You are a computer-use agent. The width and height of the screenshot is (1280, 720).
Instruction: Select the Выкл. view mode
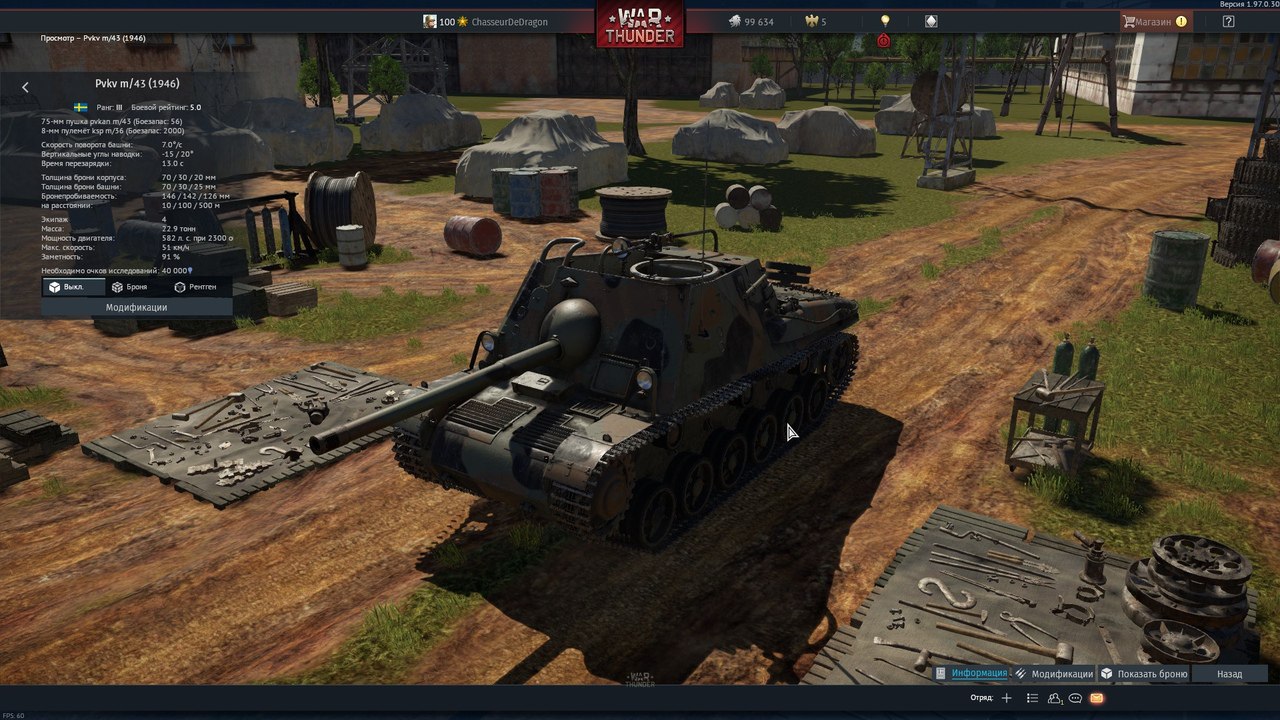[x=72, y=287]
